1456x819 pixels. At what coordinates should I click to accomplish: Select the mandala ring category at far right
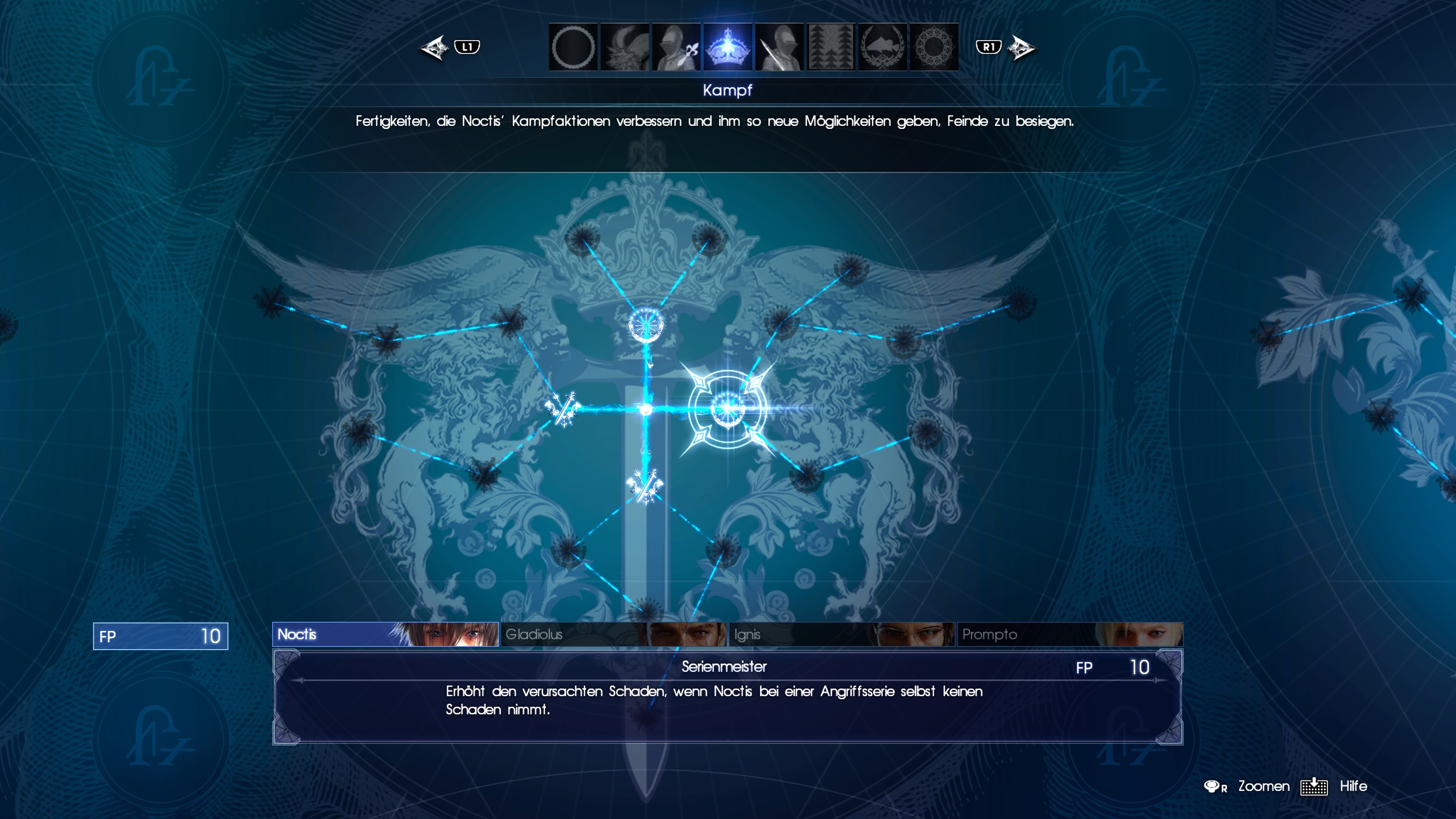(x=934, y=47)
